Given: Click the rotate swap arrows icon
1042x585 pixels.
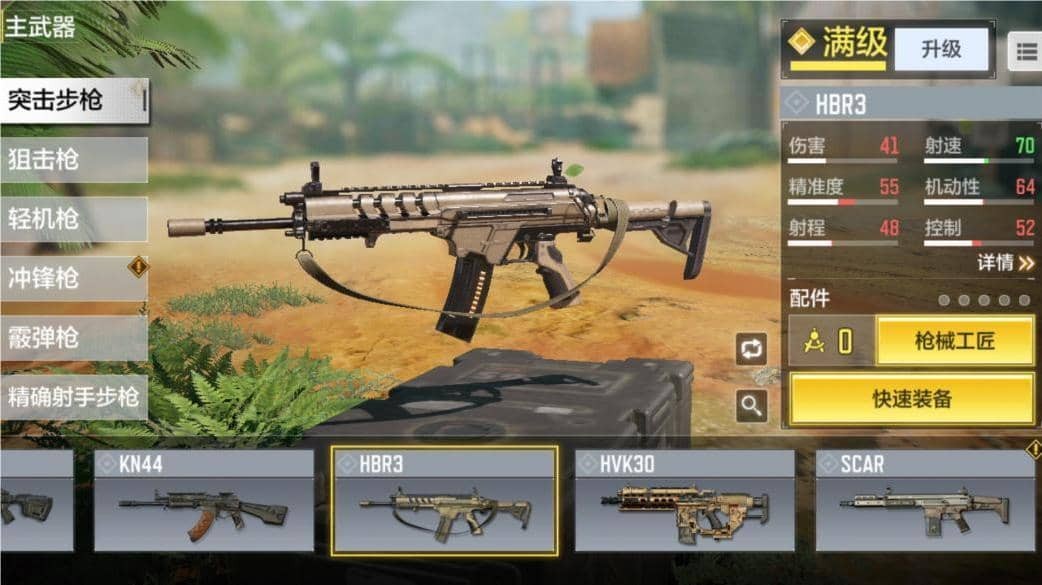Looking at the screenshot, I should [x=751, y=348].
